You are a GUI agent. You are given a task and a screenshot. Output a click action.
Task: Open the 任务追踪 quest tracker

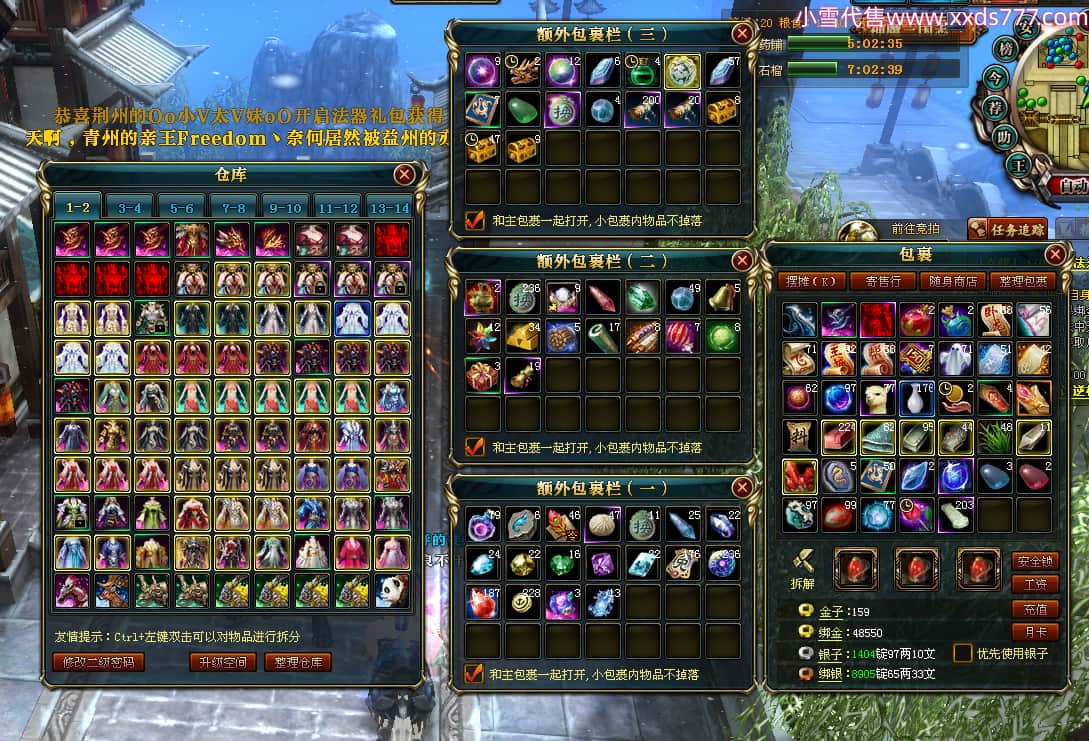tap(1008, 230)
